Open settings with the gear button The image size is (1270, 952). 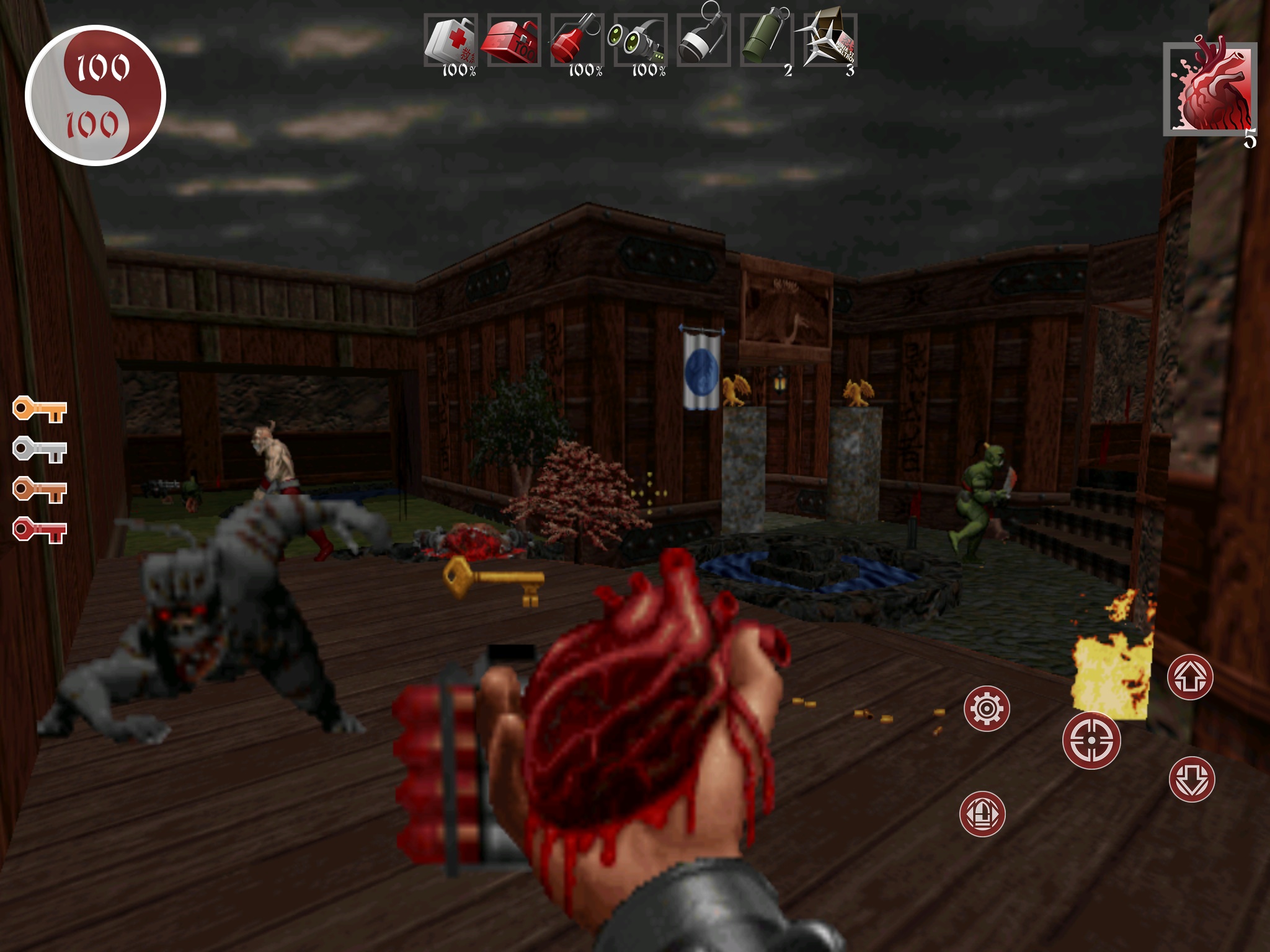point(987,708)
